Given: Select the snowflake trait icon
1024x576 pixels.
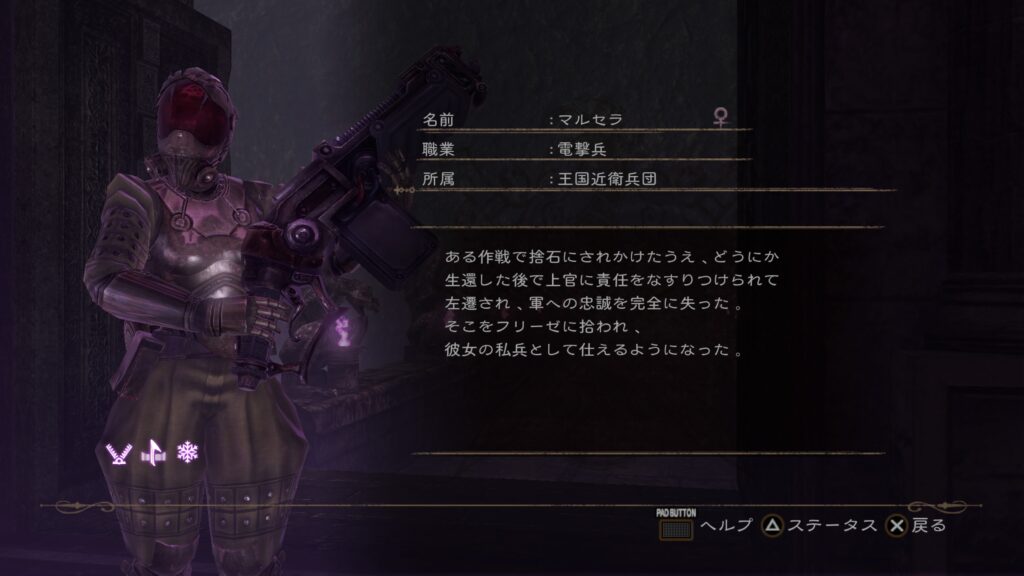Looking at the screenshot, I should pyautogui.click(x=187, y=453).
